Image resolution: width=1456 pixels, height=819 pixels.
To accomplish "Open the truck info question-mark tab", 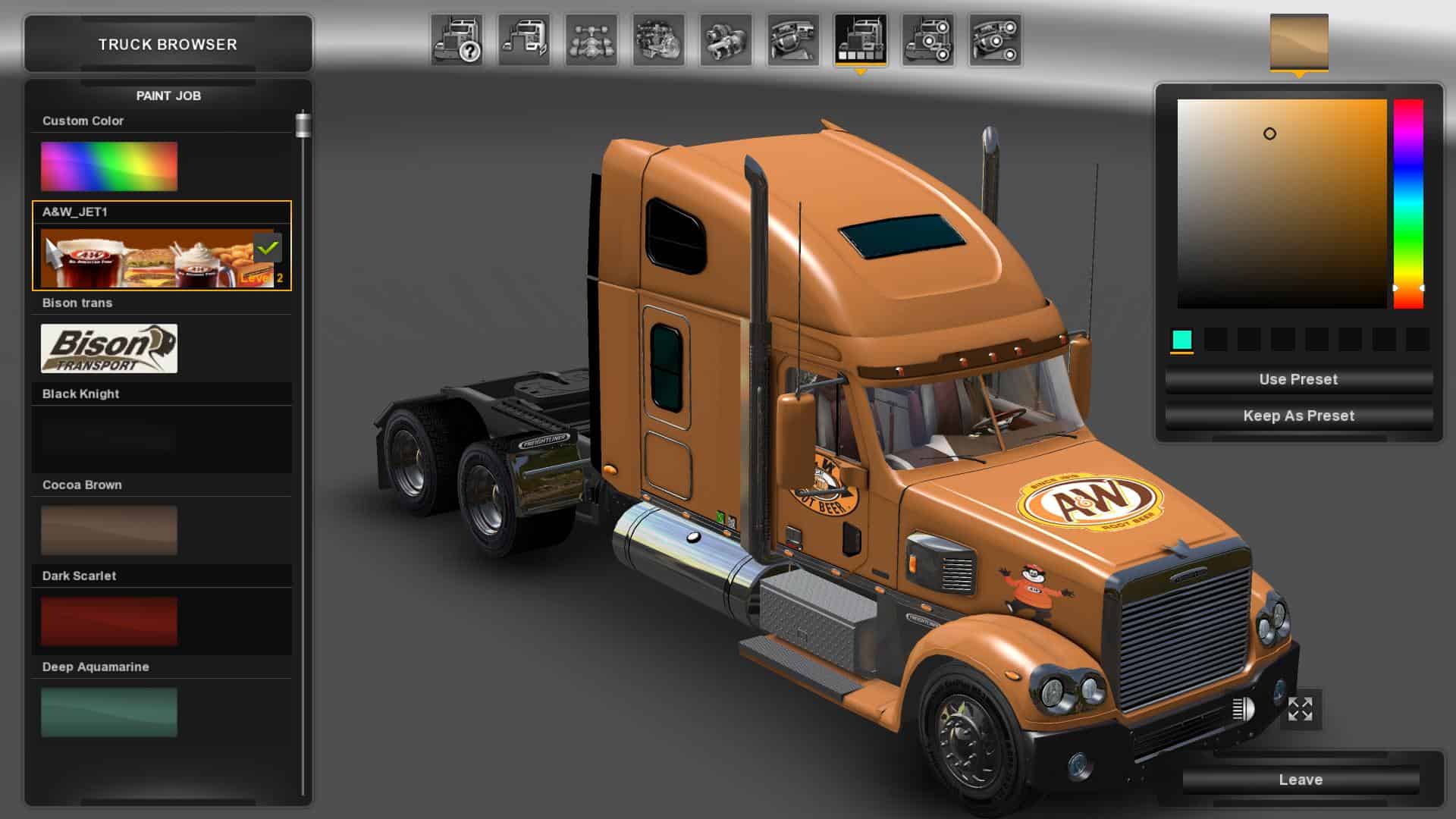I will (457, 39).
